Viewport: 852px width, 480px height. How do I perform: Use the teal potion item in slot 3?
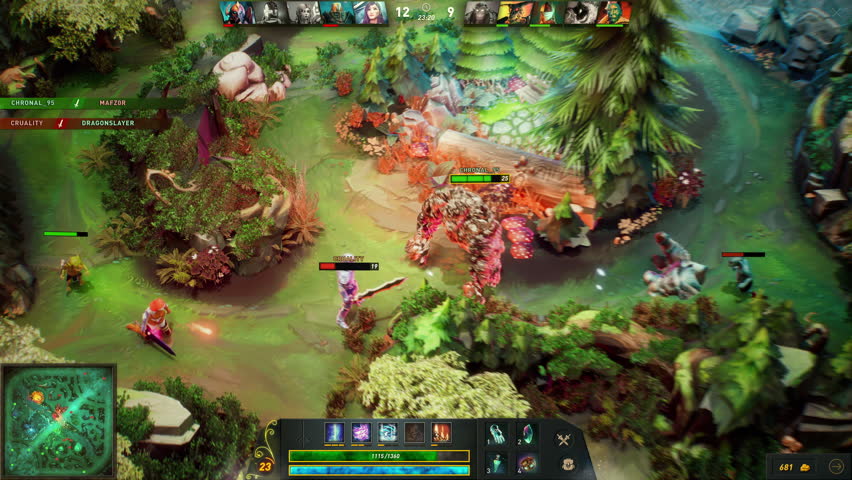pos(498,464)
